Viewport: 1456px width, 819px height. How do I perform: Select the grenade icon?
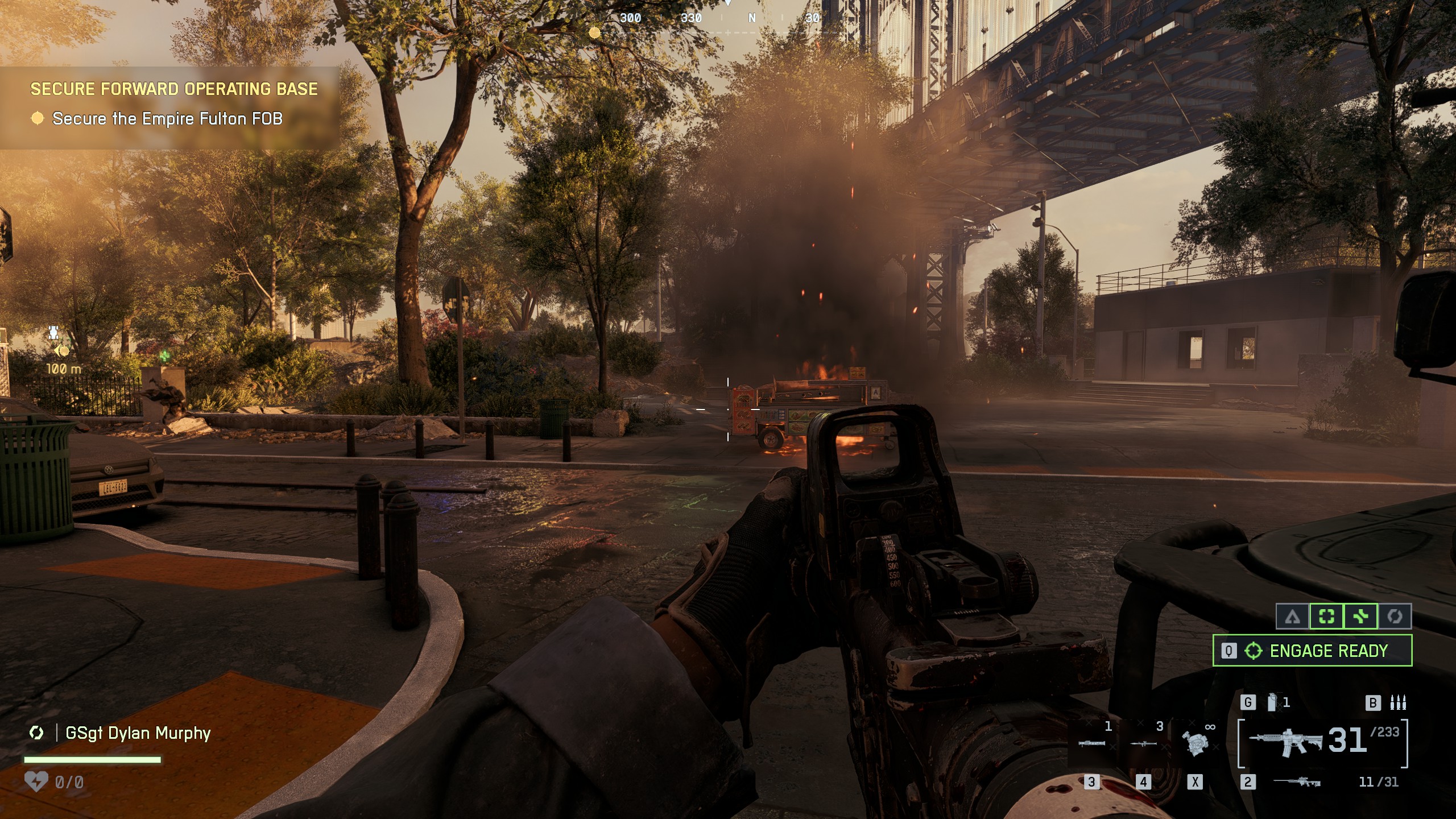point(1272,702)
